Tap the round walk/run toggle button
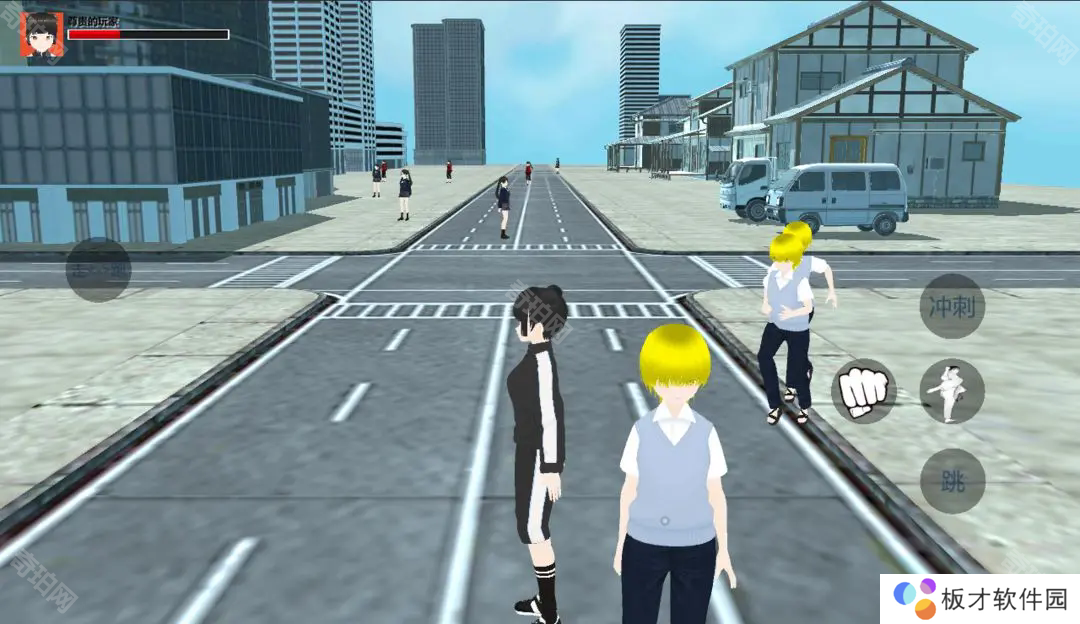Screen dimensions: 1080x624 pos(98,270)
